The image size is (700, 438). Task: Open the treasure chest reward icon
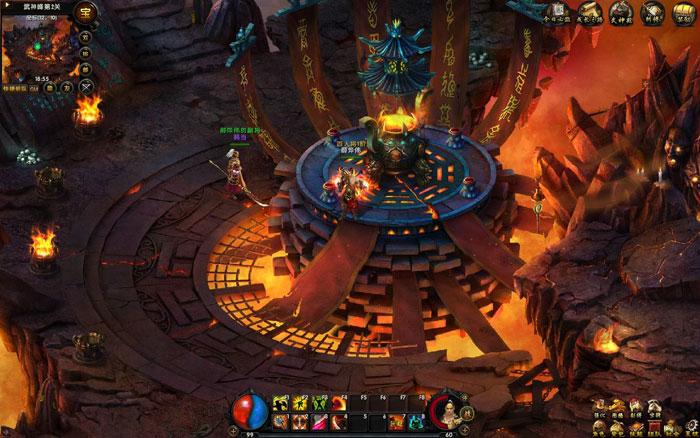pos(680,14)
